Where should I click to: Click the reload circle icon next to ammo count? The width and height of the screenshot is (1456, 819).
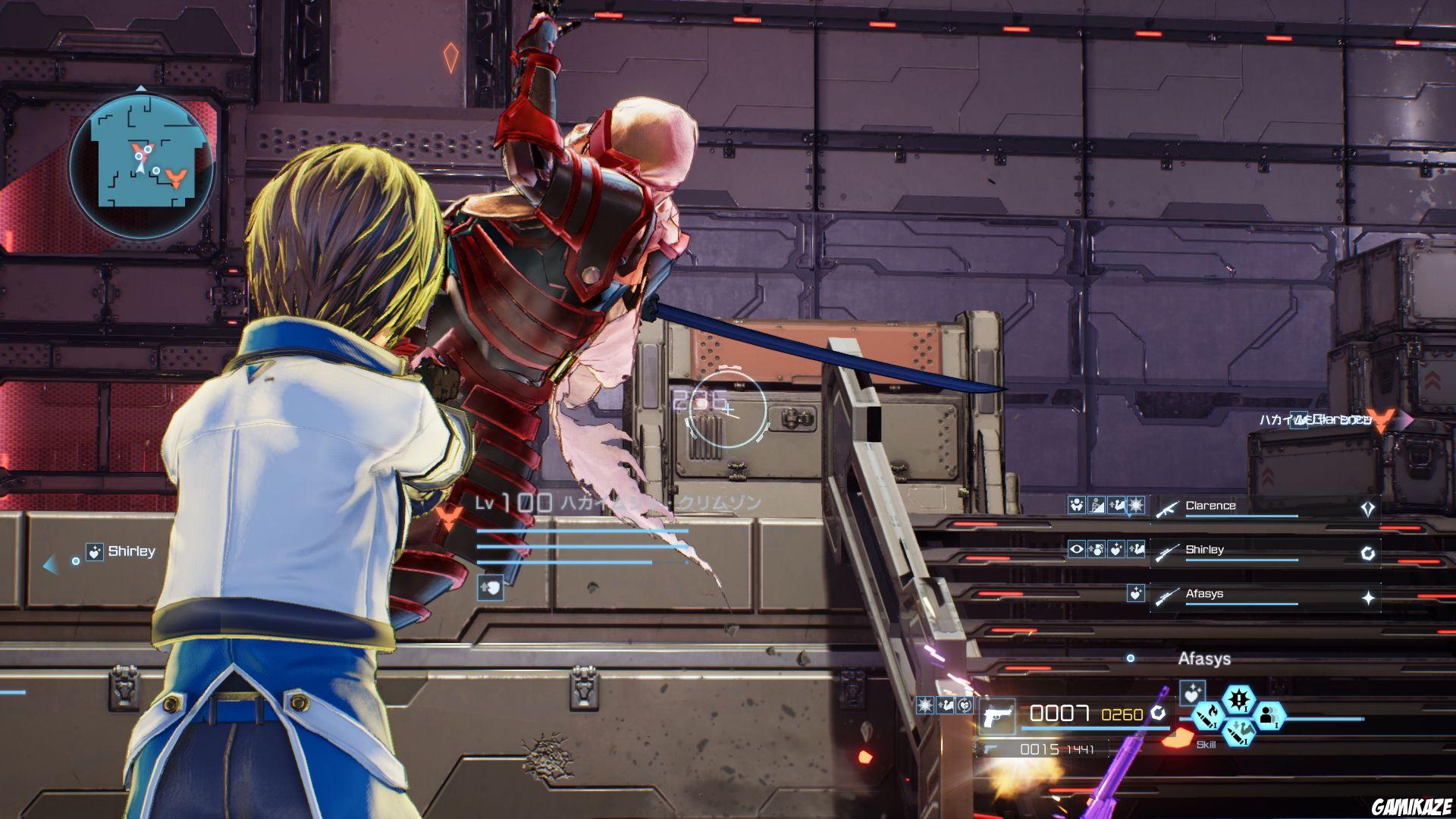point(1158,714)
